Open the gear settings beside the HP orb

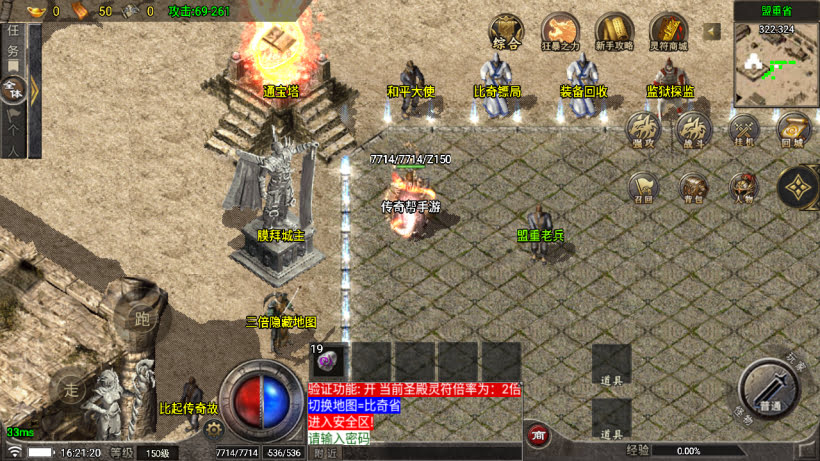click(x=213, y=428)
